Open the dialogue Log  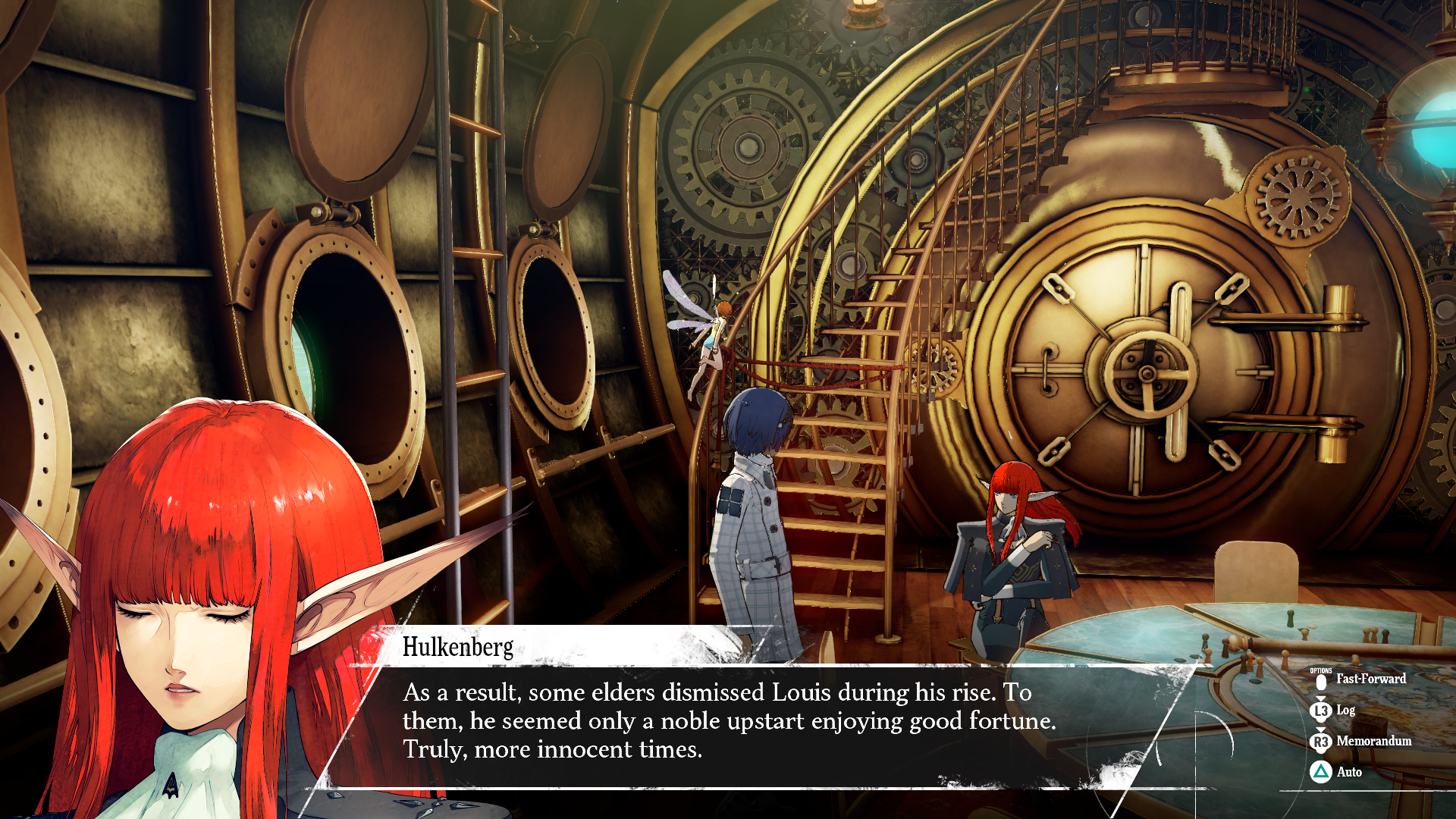pos(1333,711)
